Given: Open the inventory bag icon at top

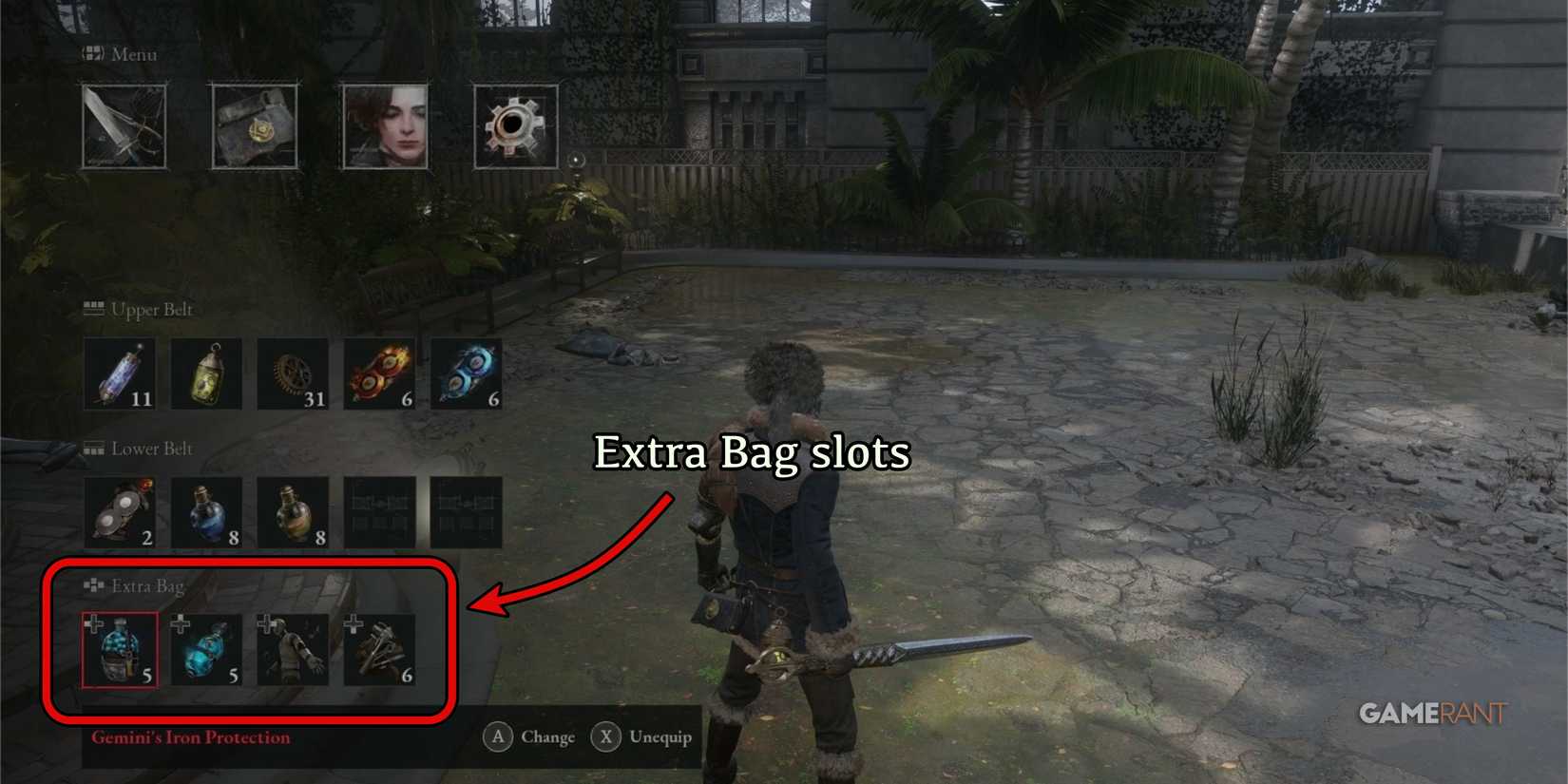Looking at the screenshot, I should pyautogui.click(x=255, y=126).
